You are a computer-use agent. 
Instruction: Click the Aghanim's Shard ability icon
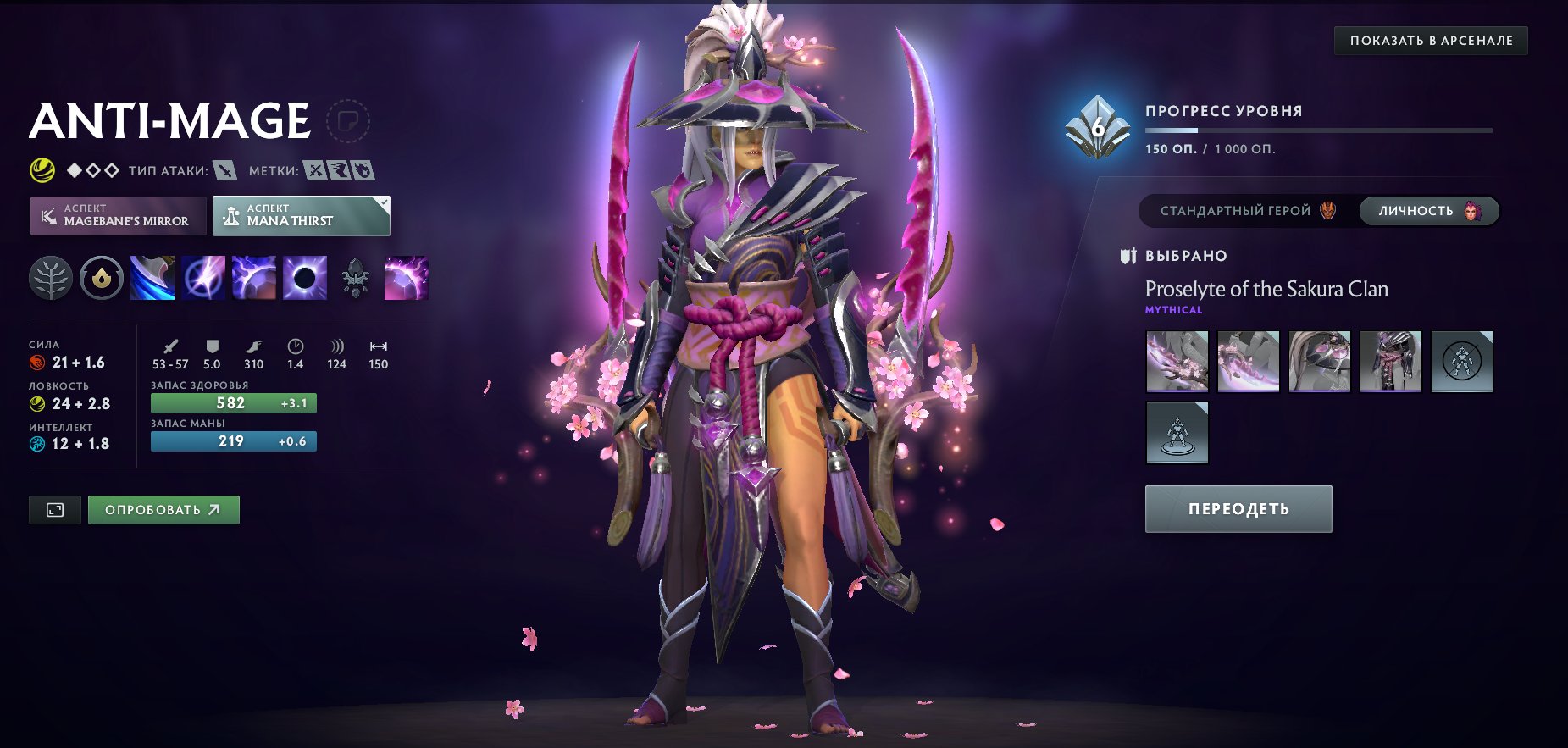click(356, 278)
